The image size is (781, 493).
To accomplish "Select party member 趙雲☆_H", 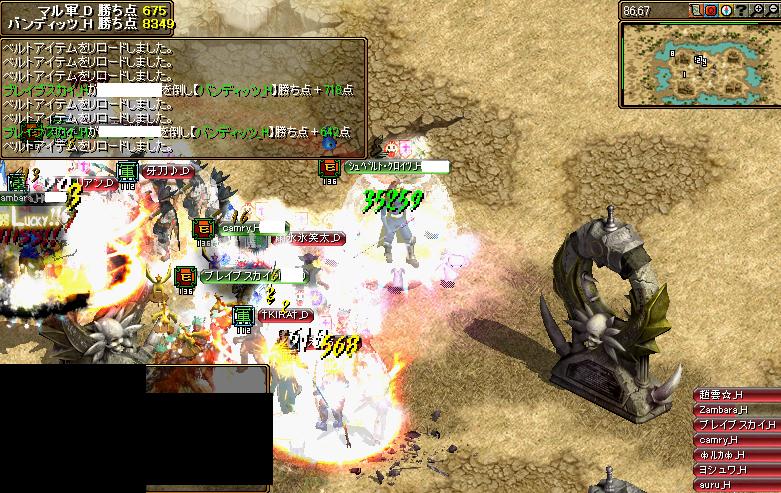I will [736, 395].
